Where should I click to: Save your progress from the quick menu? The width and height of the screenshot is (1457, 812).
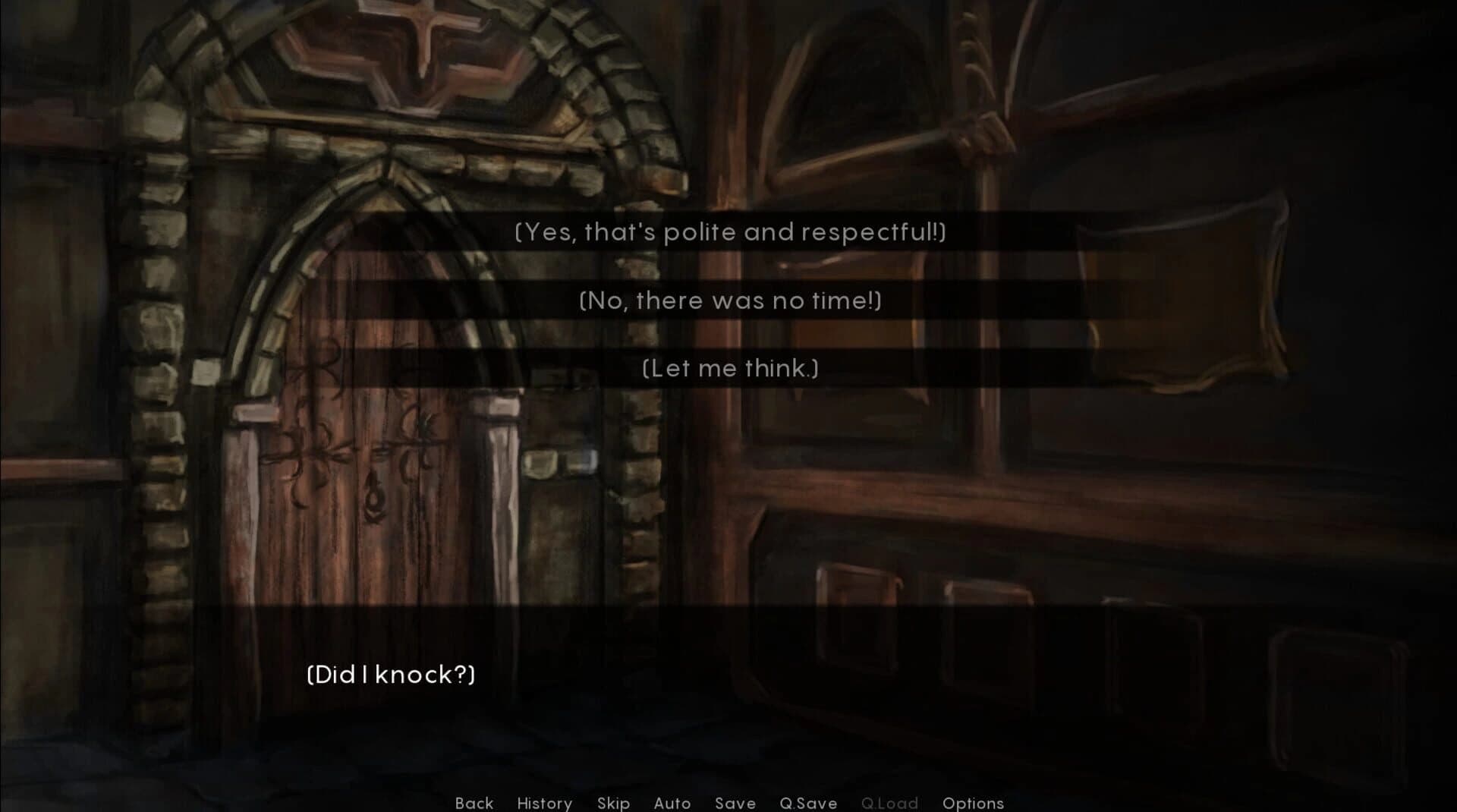[734, 803]
